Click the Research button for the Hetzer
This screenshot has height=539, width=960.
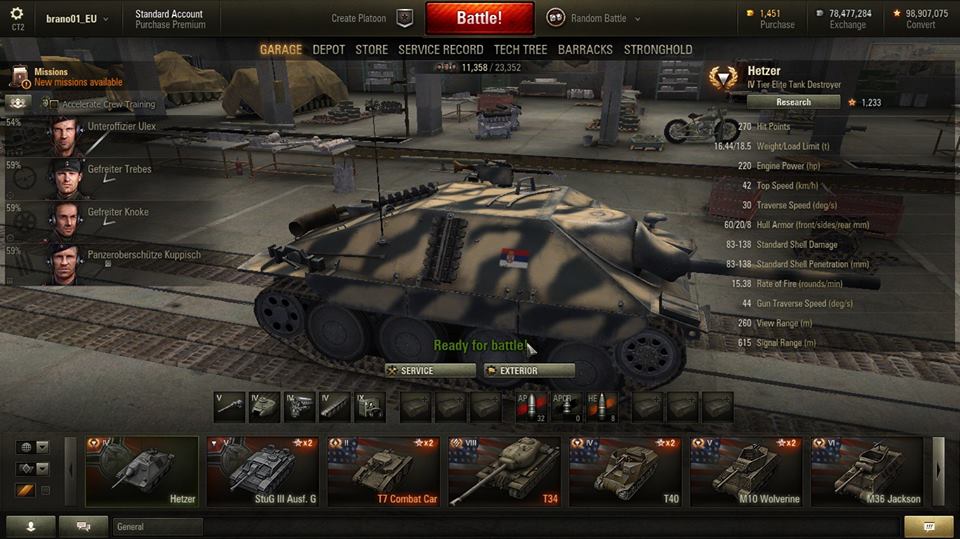click(x=793, y=102)
